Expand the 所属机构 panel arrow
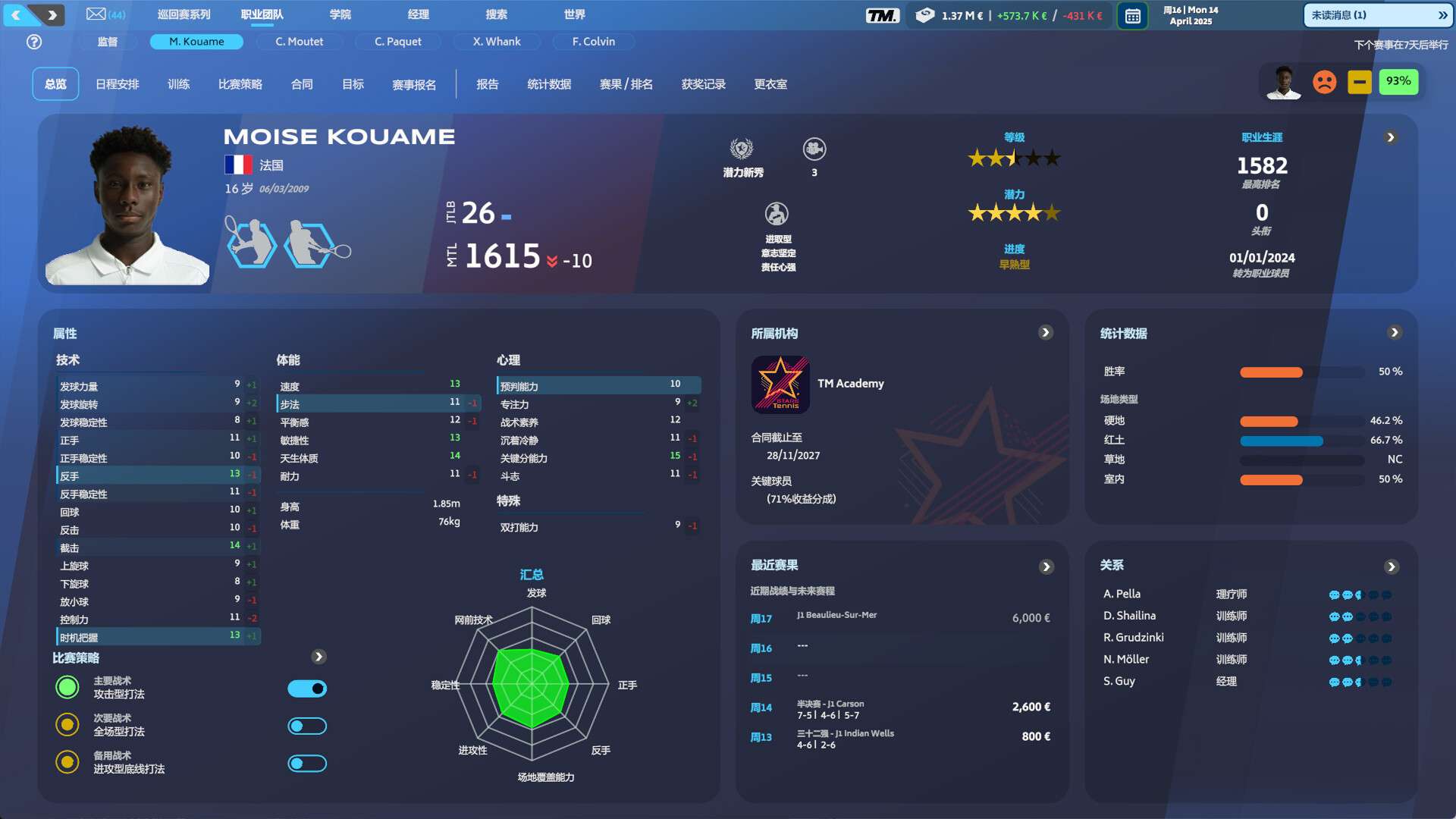The width and height of the screenshot is (1456, 819). 1046,333
